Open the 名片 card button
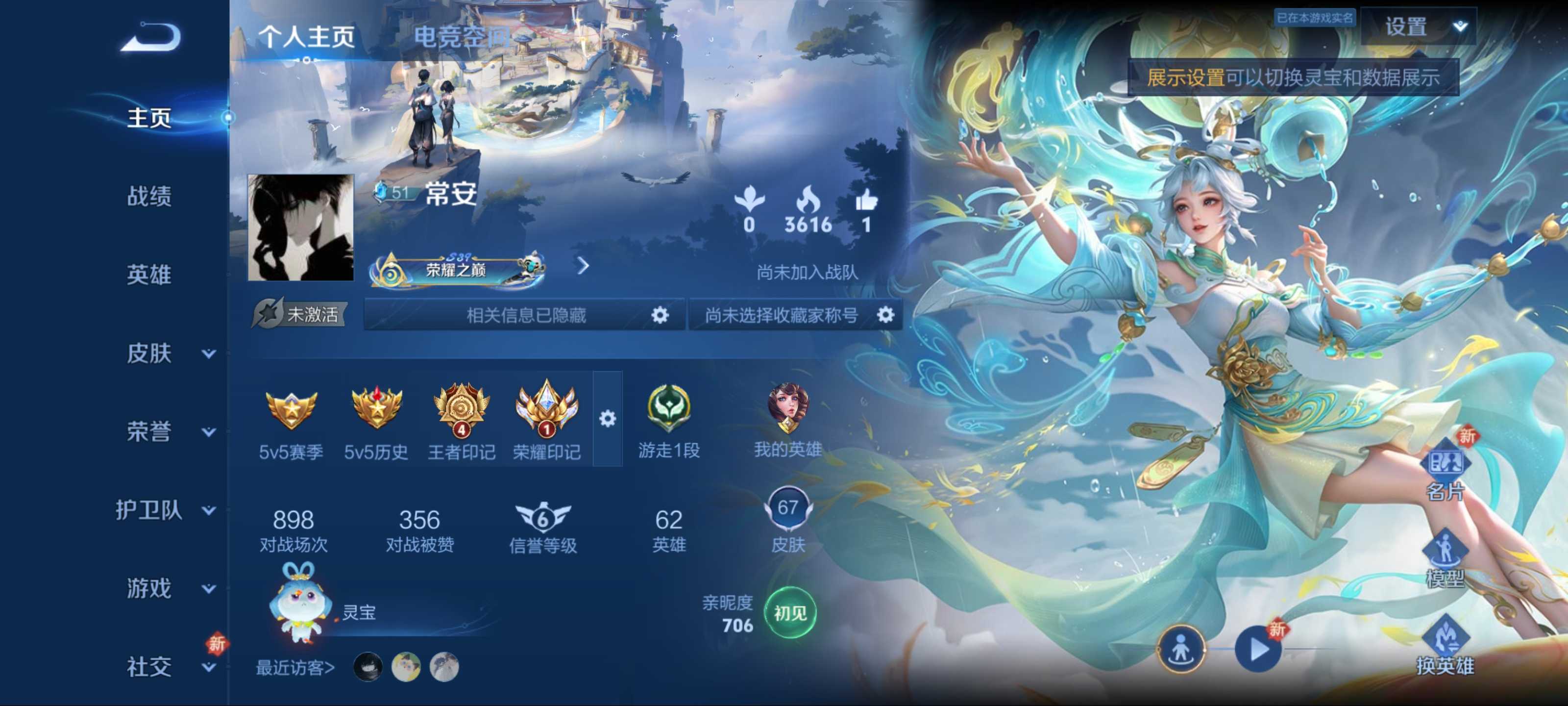Screen dimensions: 1568x706 (x=1445, y=472)
